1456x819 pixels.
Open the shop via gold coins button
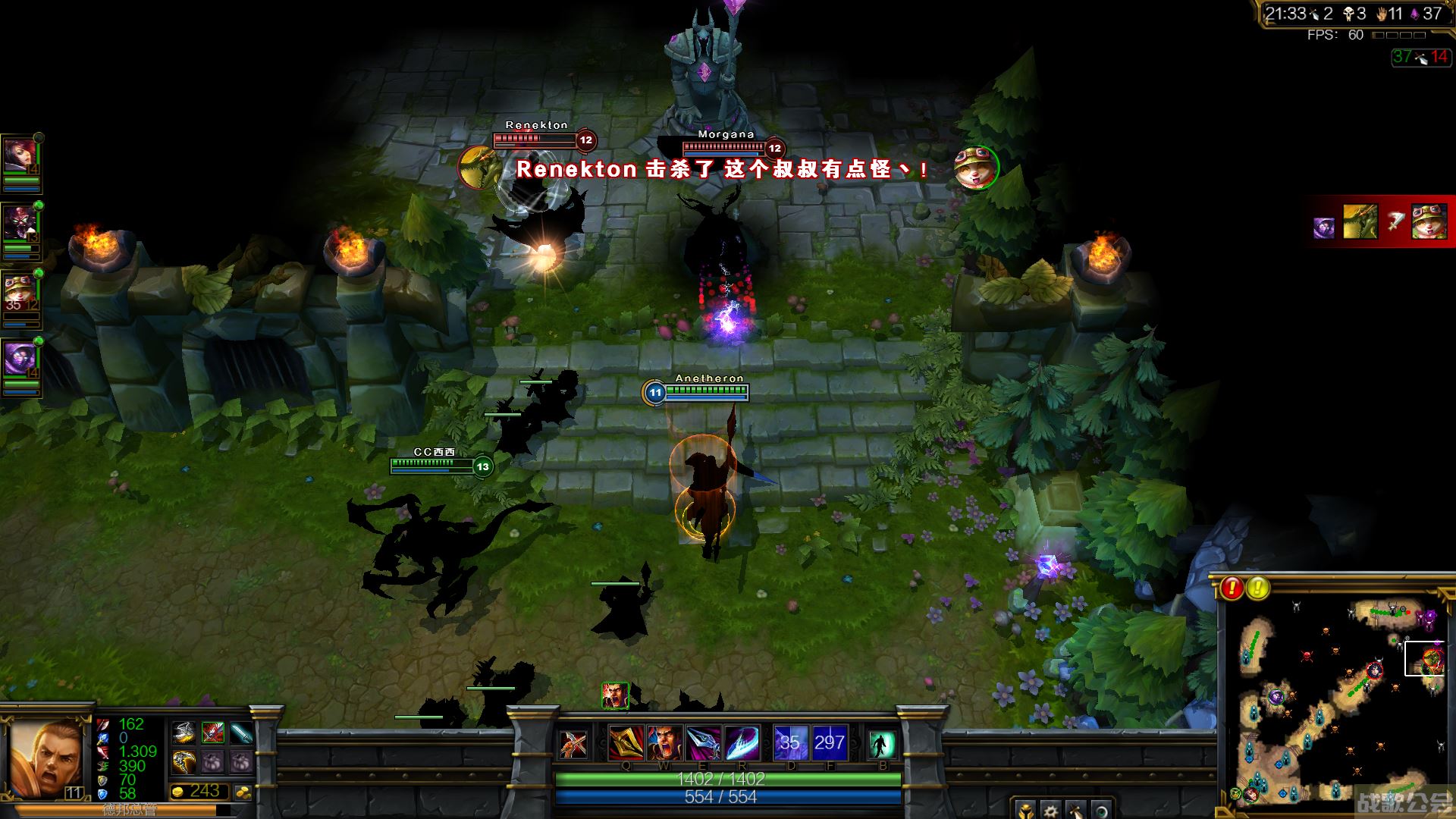[244, 792]
